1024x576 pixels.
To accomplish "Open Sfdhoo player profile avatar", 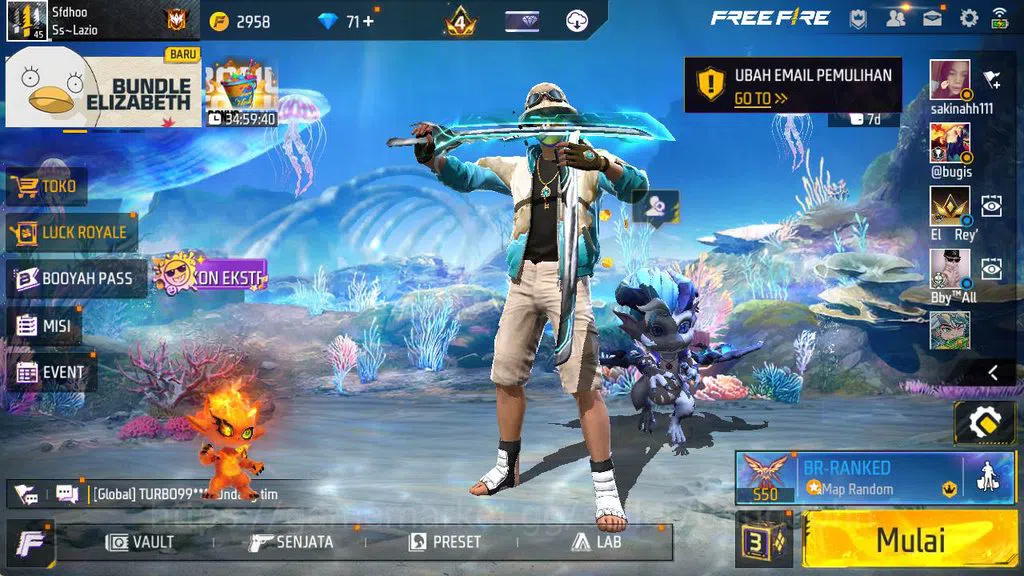I will (x=26, y=20).
